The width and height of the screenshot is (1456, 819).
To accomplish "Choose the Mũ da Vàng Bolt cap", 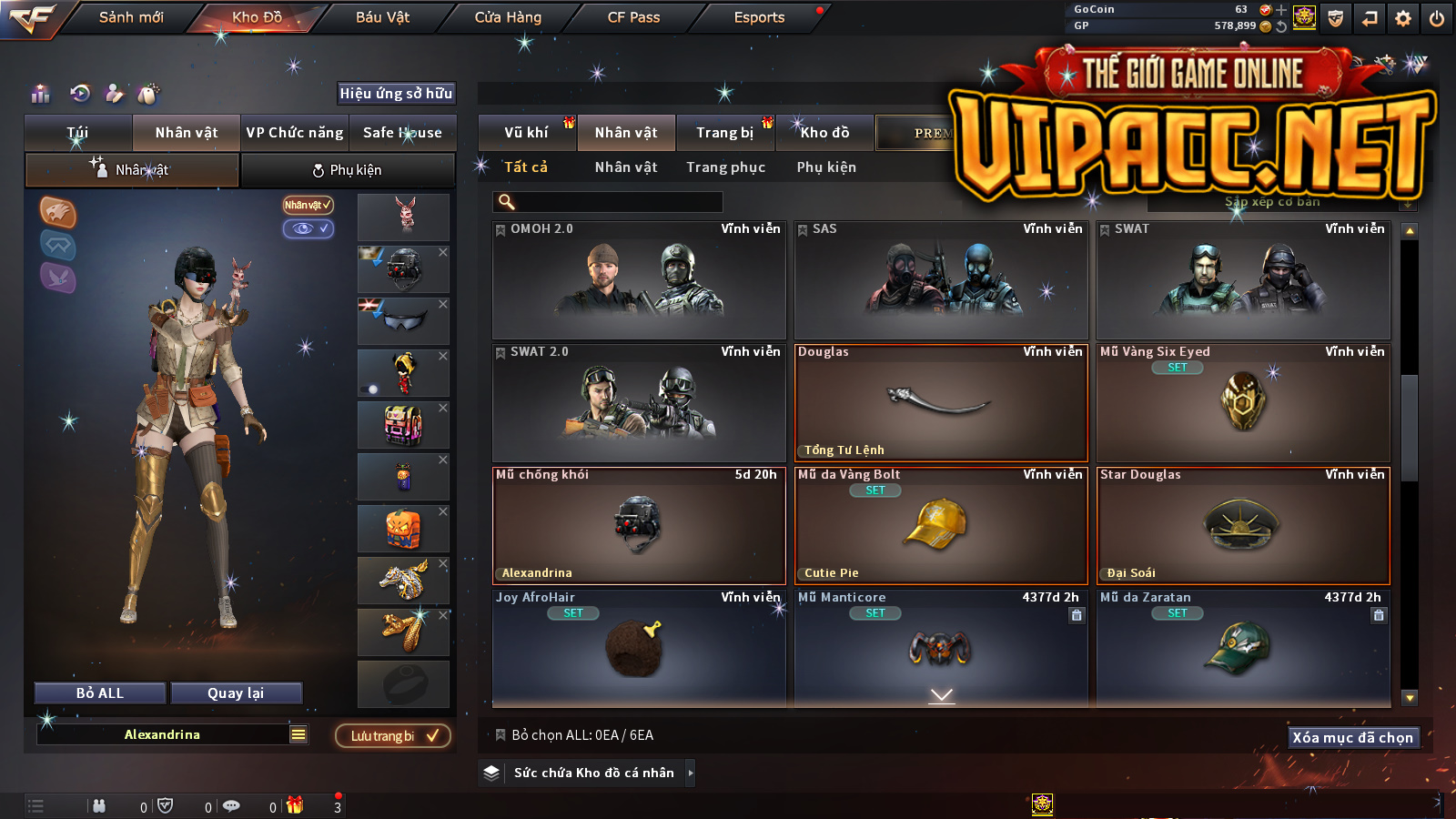I will (941, 526).
